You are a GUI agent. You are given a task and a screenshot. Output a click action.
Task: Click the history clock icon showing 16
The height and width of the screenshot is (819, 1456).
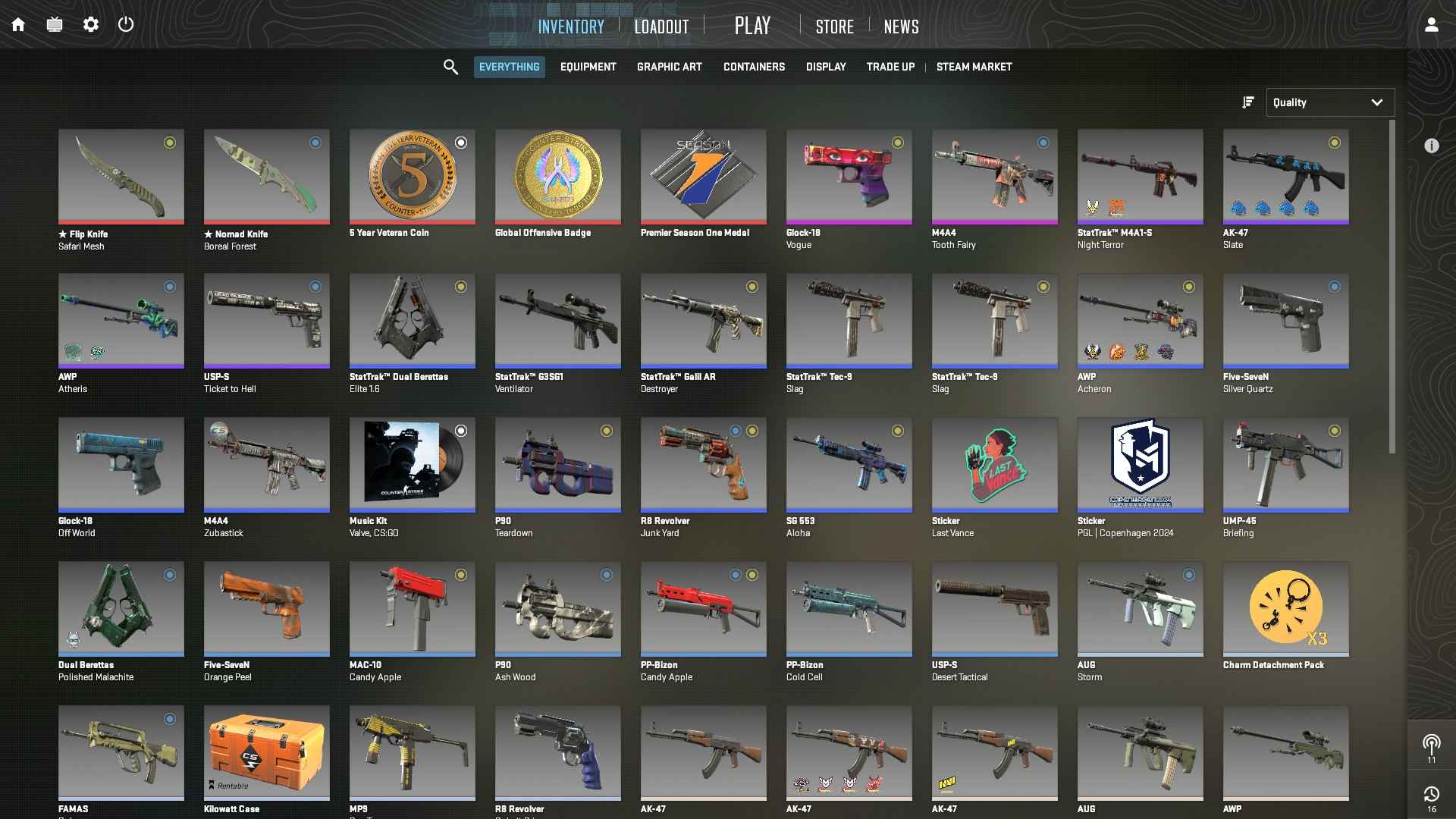click(1432, 795)
